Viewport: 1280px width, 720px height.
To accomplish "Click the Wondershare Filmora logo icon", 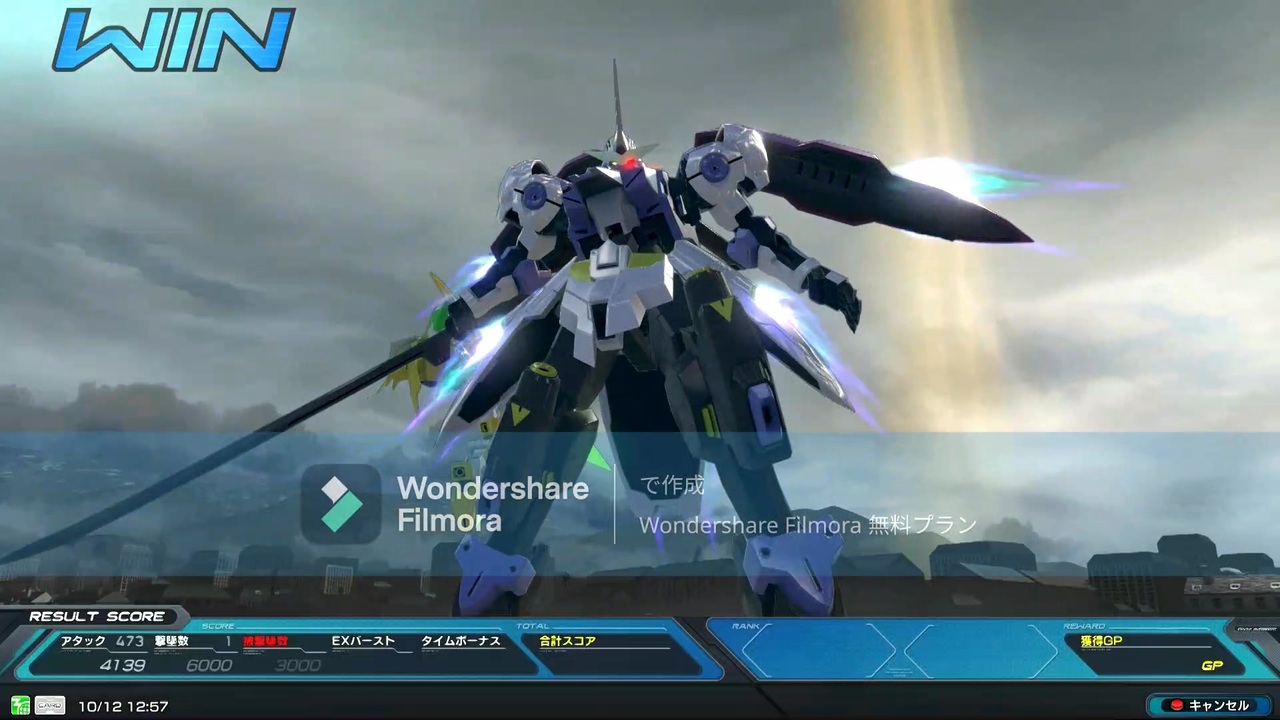I will coord(341,503).
